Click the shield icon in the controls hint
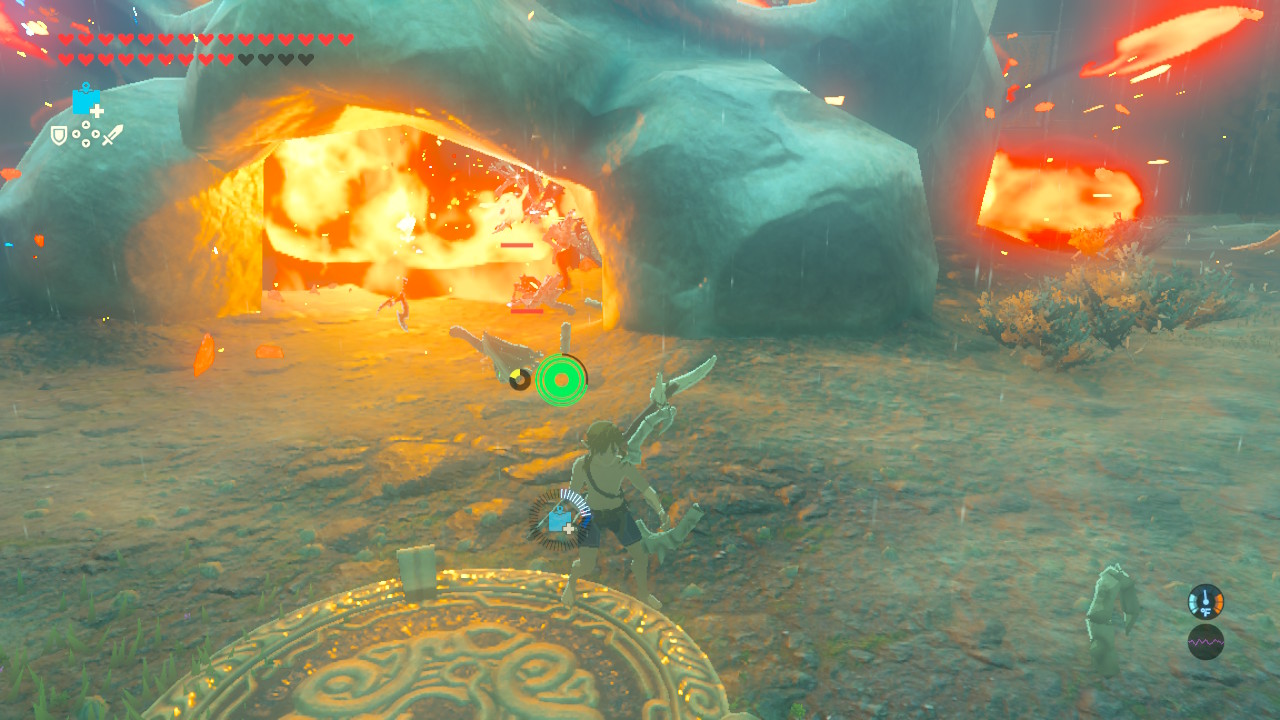Image resolution: width=1280 pixels, height=720 pixels. coord(59,137)
